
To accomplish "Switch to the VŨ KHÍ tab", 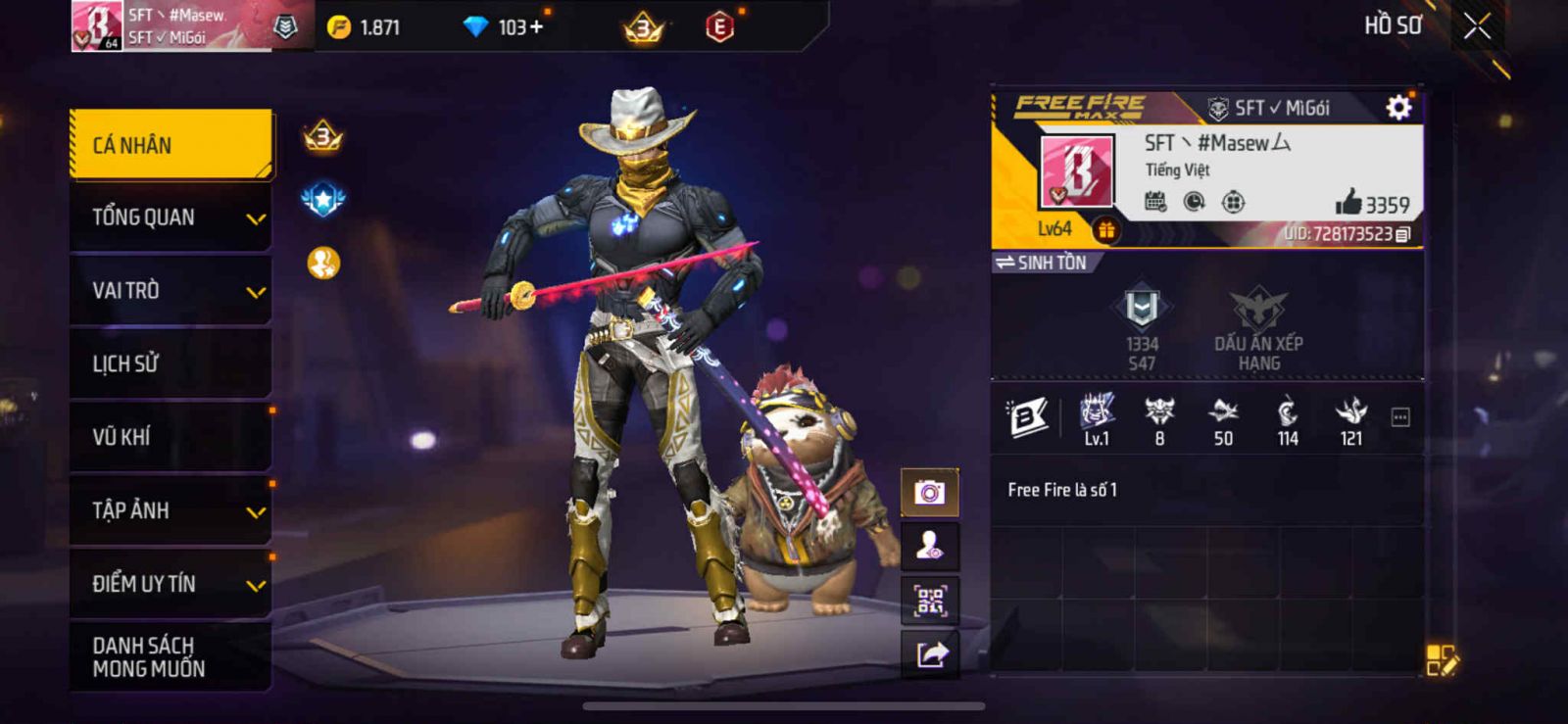I will 171,437.
